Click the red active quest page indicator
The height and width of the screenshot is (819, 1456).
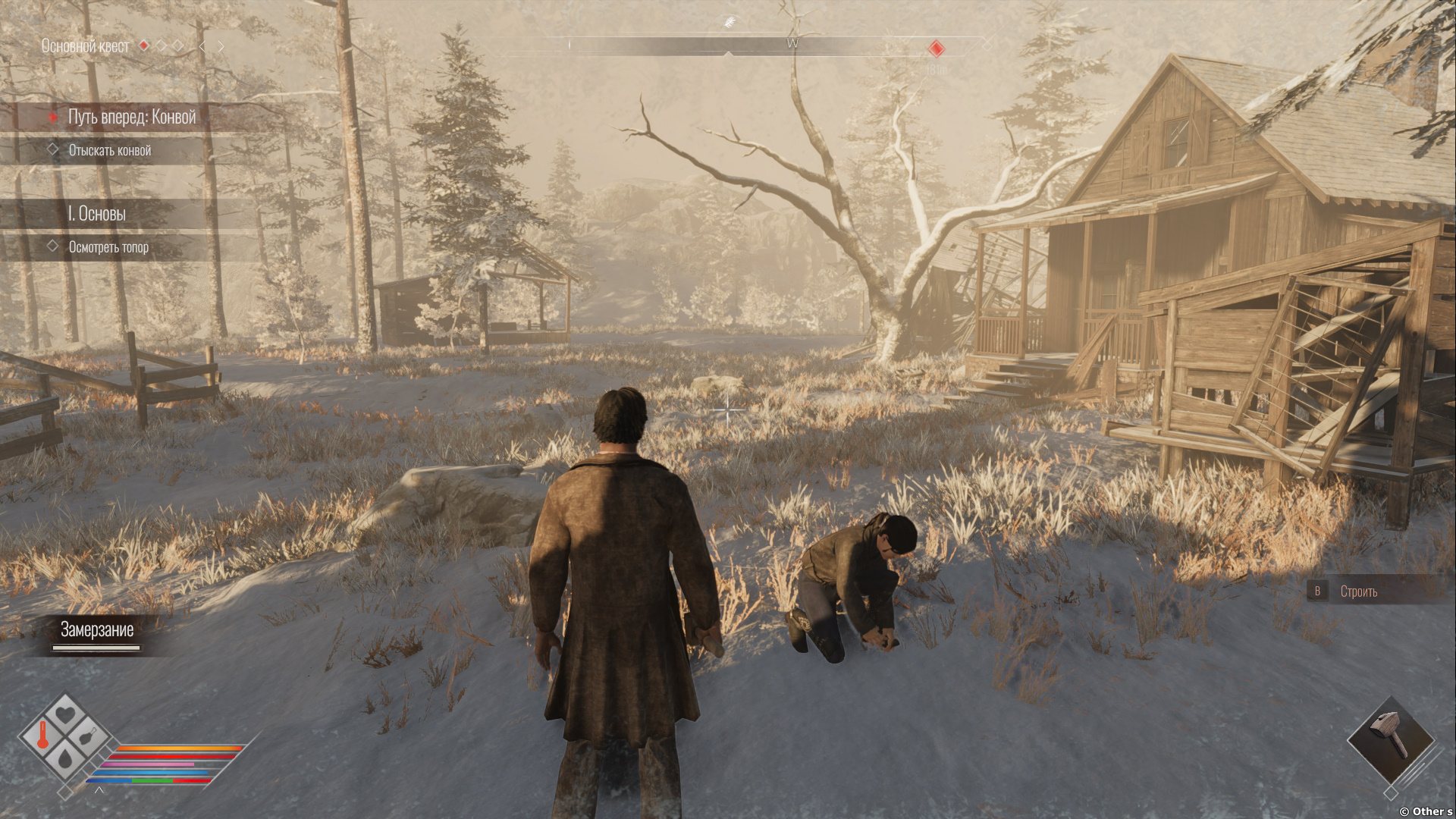pyautogui.click(x=143, y=46)
